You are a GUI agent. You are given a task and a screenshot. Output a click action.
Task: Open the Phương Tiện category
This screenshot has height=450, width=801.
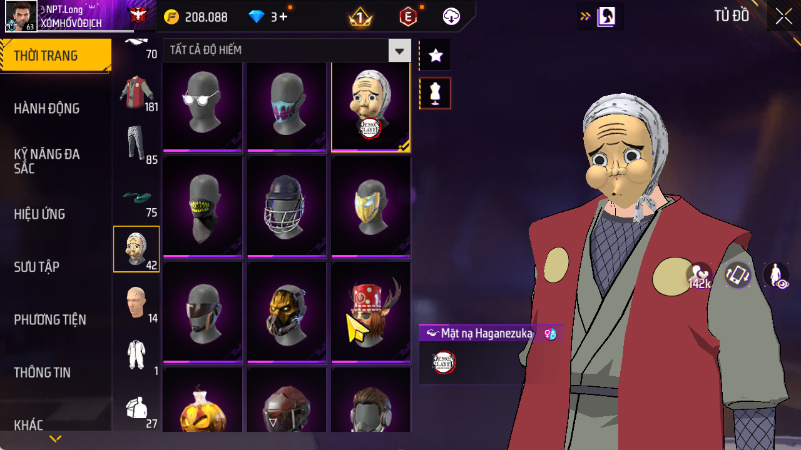point(50,319)
